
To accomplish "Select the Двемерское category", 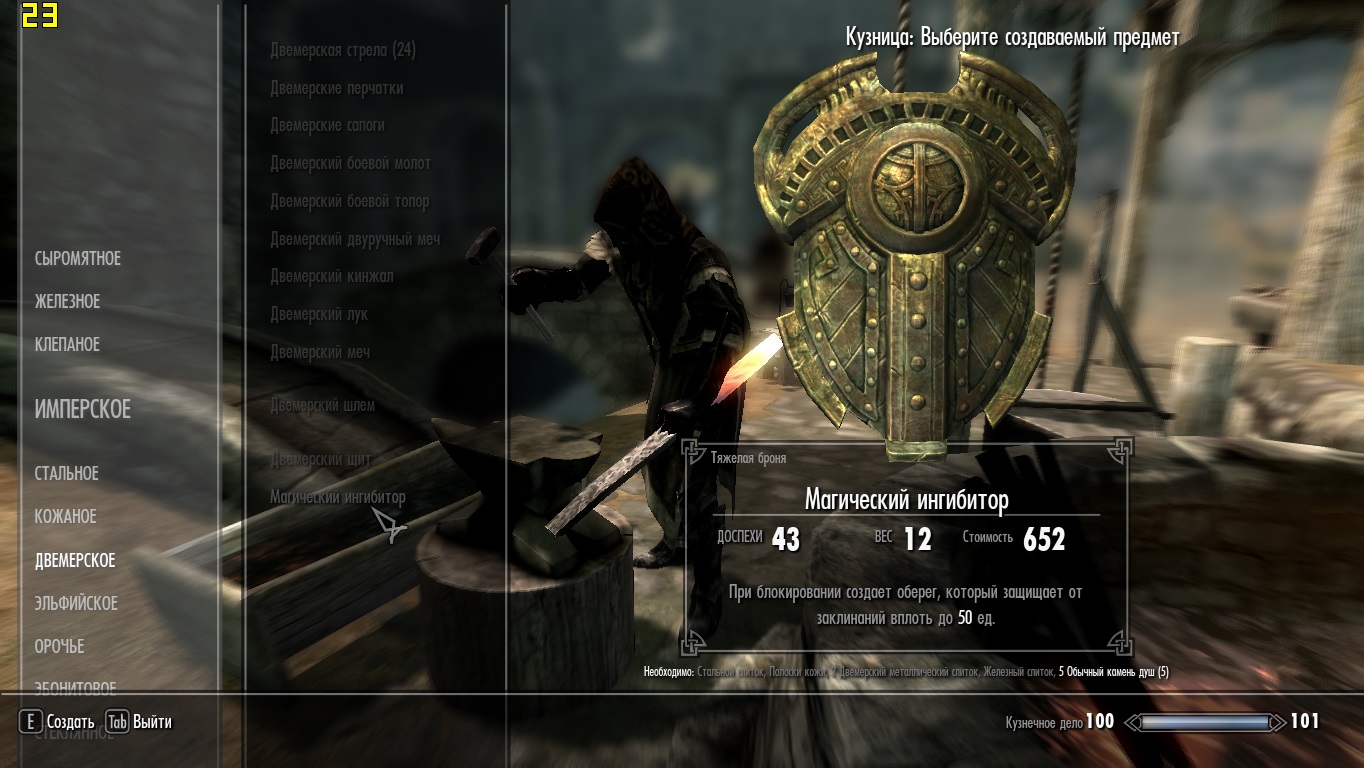I will 75,561.
